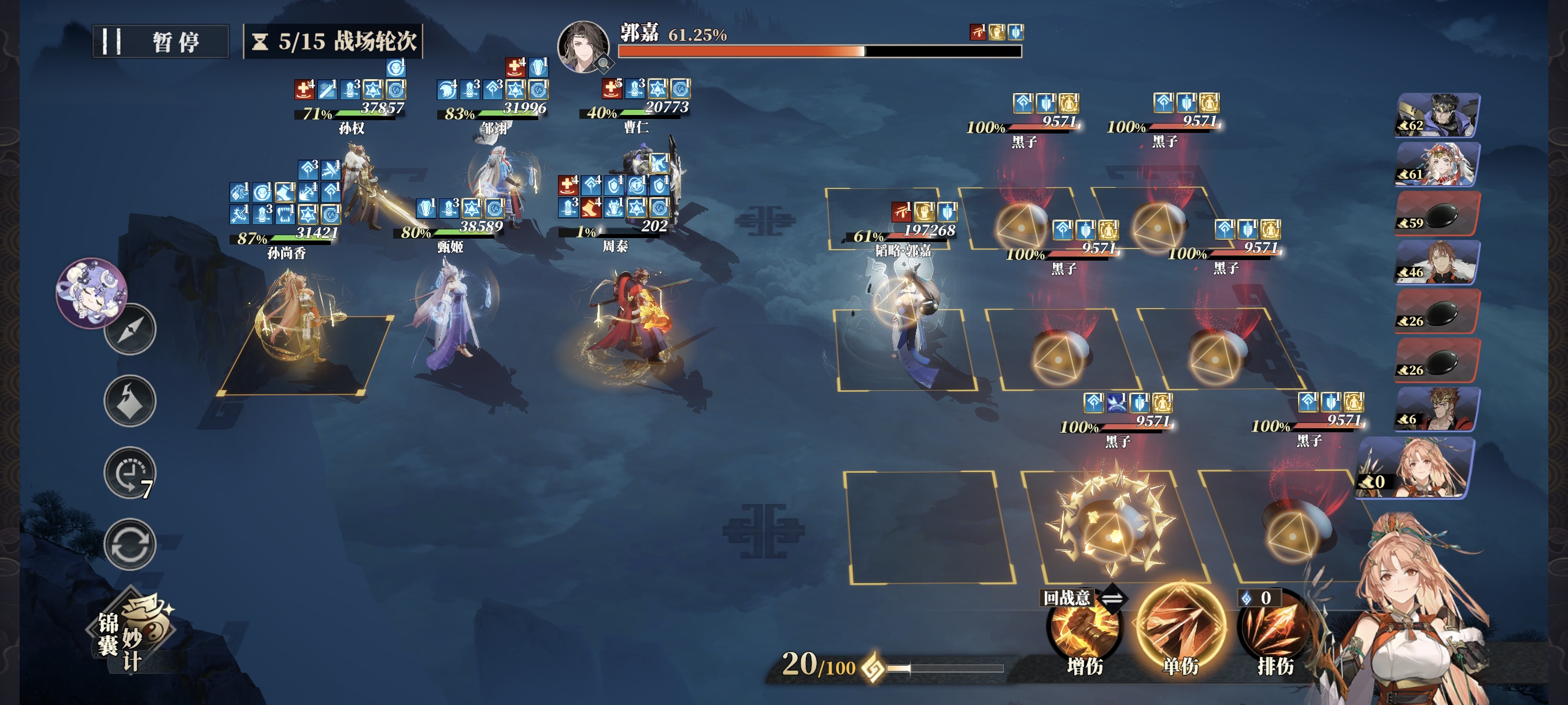Screen dimensions: 1568x705
Task: Select turn-order portrait with speed 61
Action: (x=1437, y=164)
